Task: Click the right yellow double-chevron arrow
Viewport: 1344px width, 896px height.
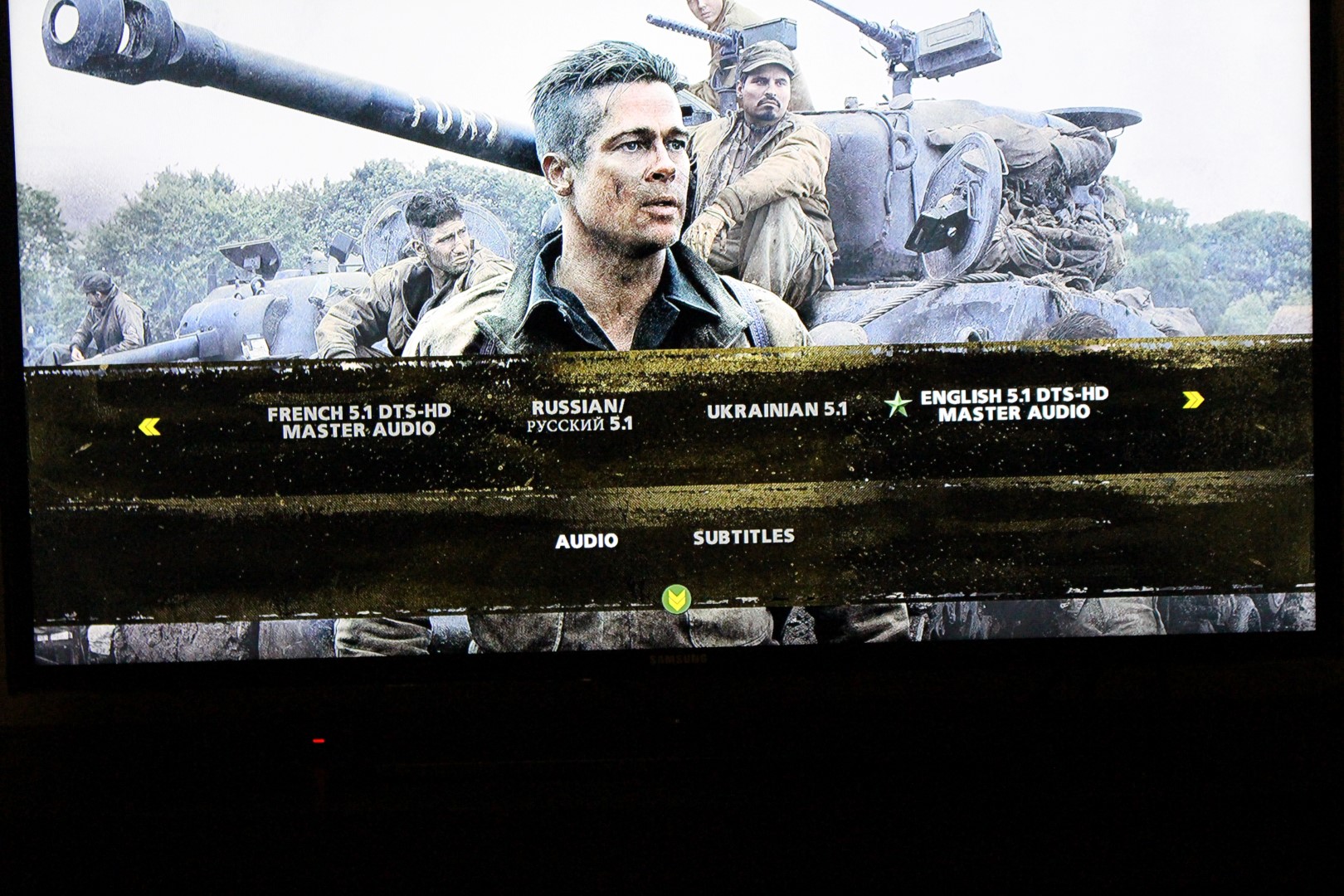Action: (1193, 401)
